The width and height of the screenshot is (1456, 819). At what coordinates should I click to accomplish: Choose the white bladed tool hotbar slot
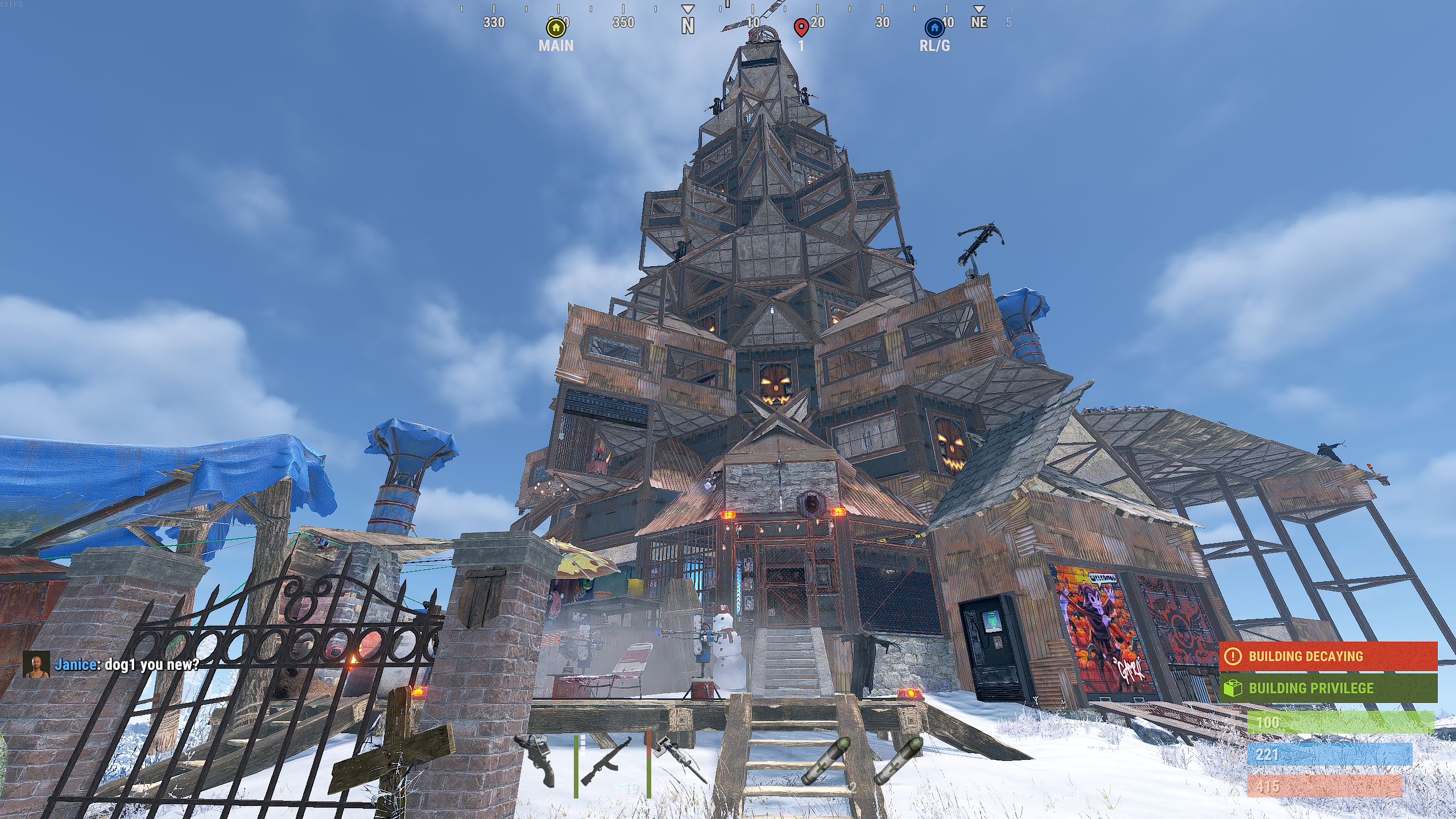[680, 760]
